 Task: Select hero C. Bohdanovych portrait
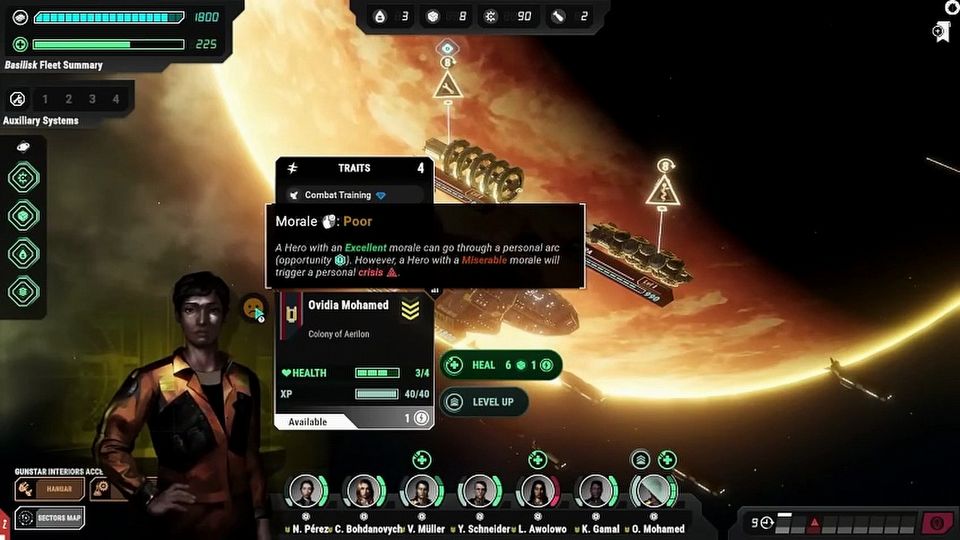click(363, 492)
